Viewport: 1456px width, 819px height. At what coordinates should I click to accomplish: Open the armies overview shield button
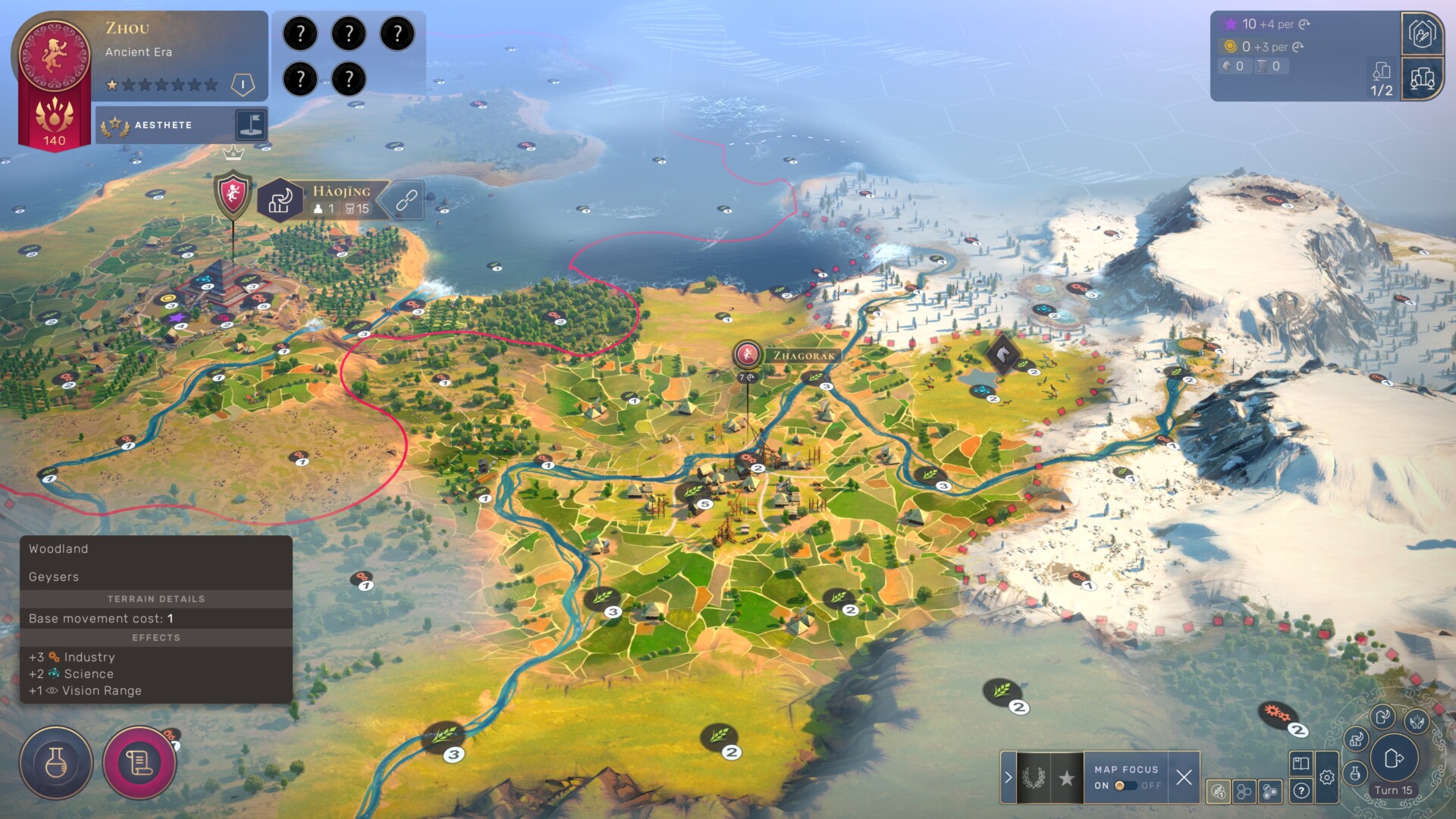pyautogui.click(x=1422, y=34)
